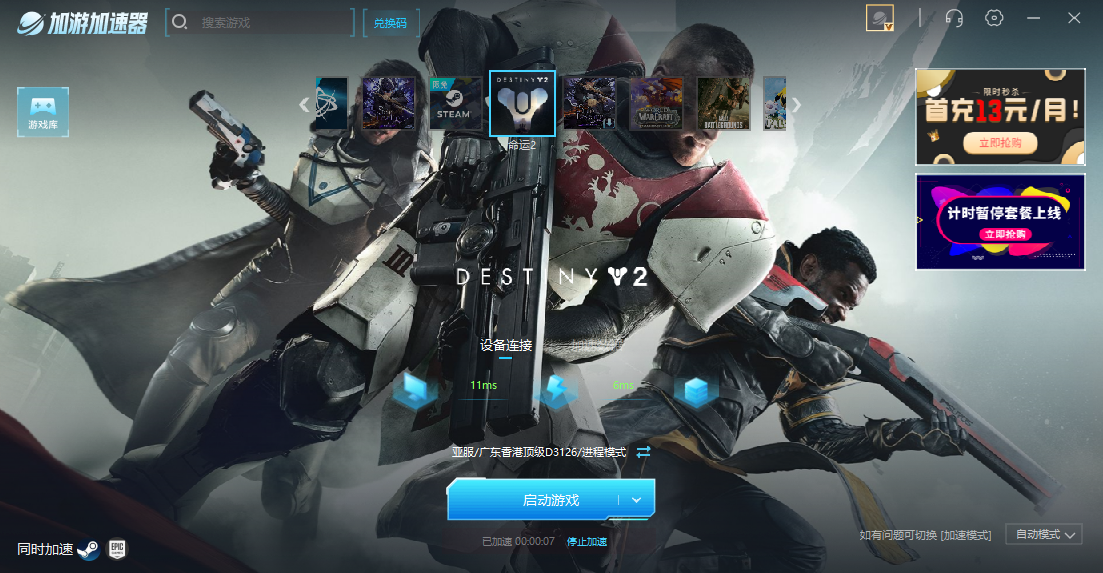Select the Steam tile in the game carousel
Screen dimensions: 1103x573
[x=452, y=104]
